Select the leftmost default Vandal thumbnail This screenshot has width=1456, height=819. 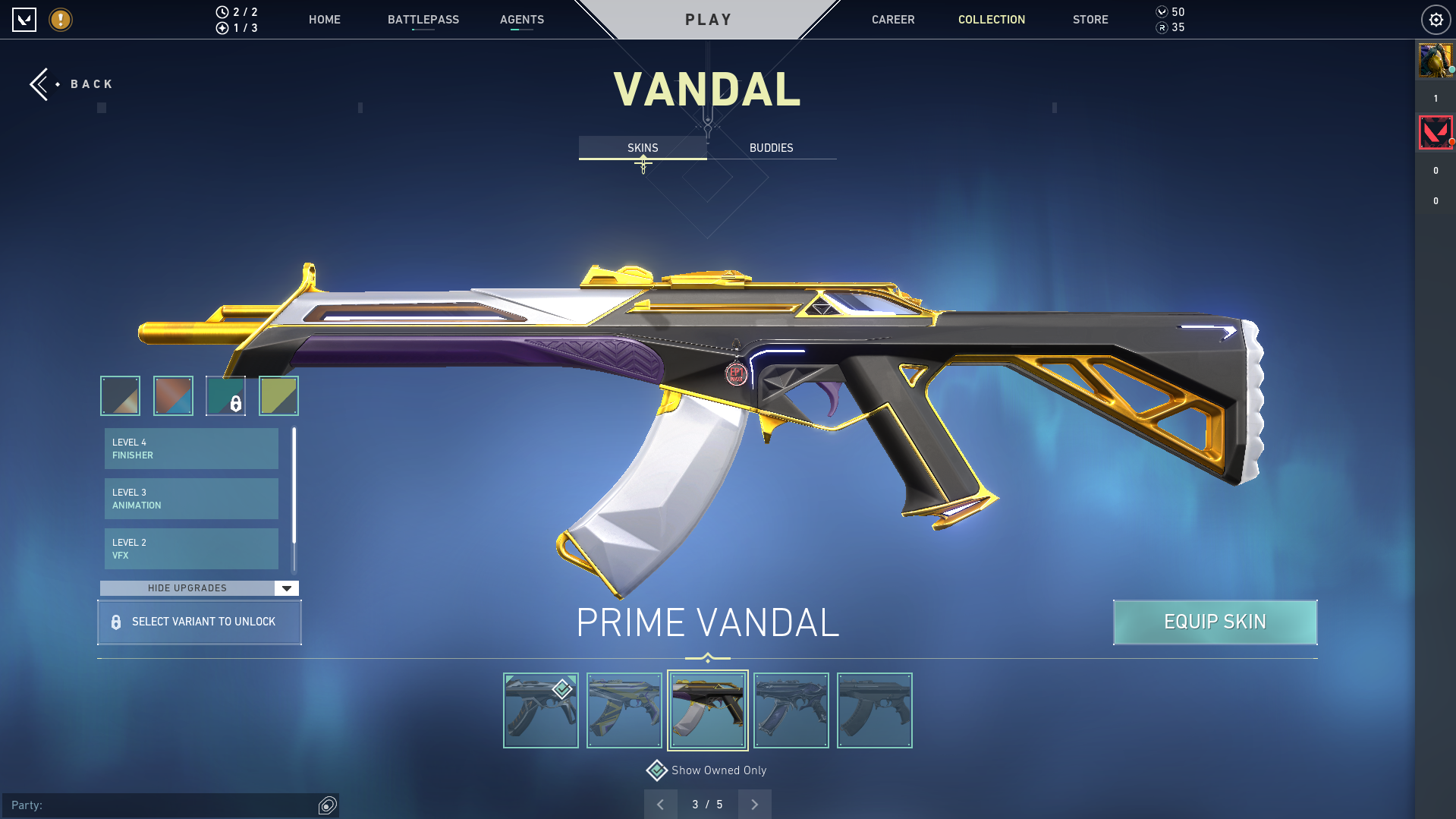(540, 710)
